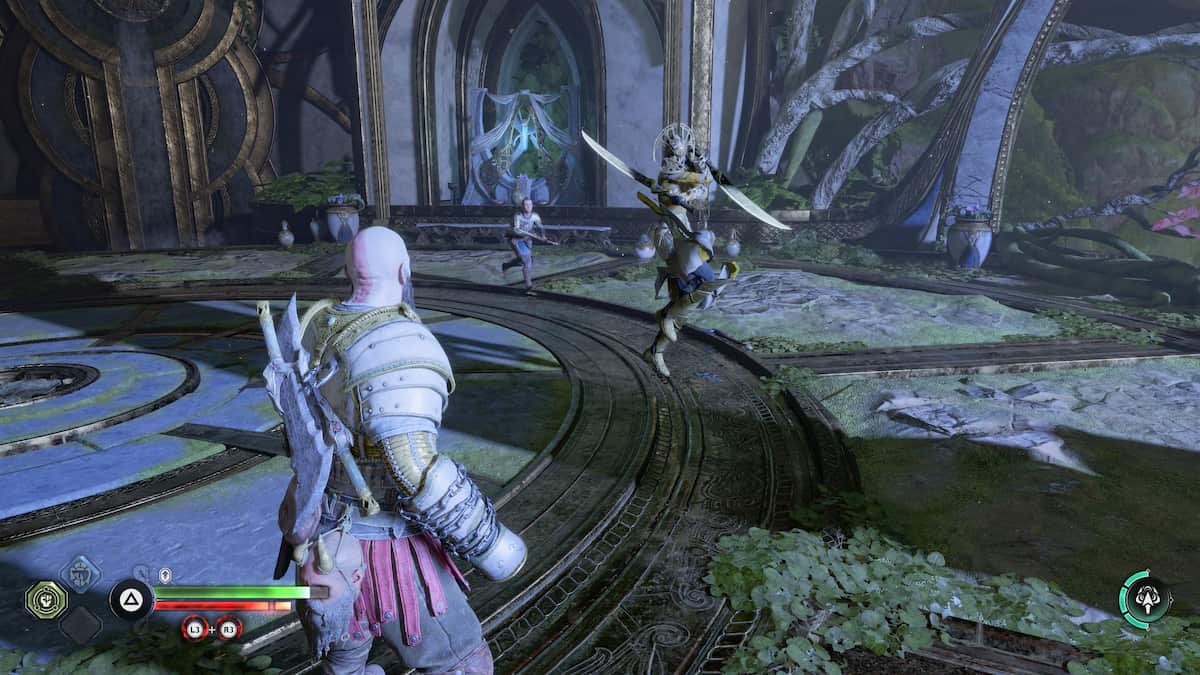Click the small shield buff icon above health
This screenshot has height=675, width=1200.
tap(166, 575)
